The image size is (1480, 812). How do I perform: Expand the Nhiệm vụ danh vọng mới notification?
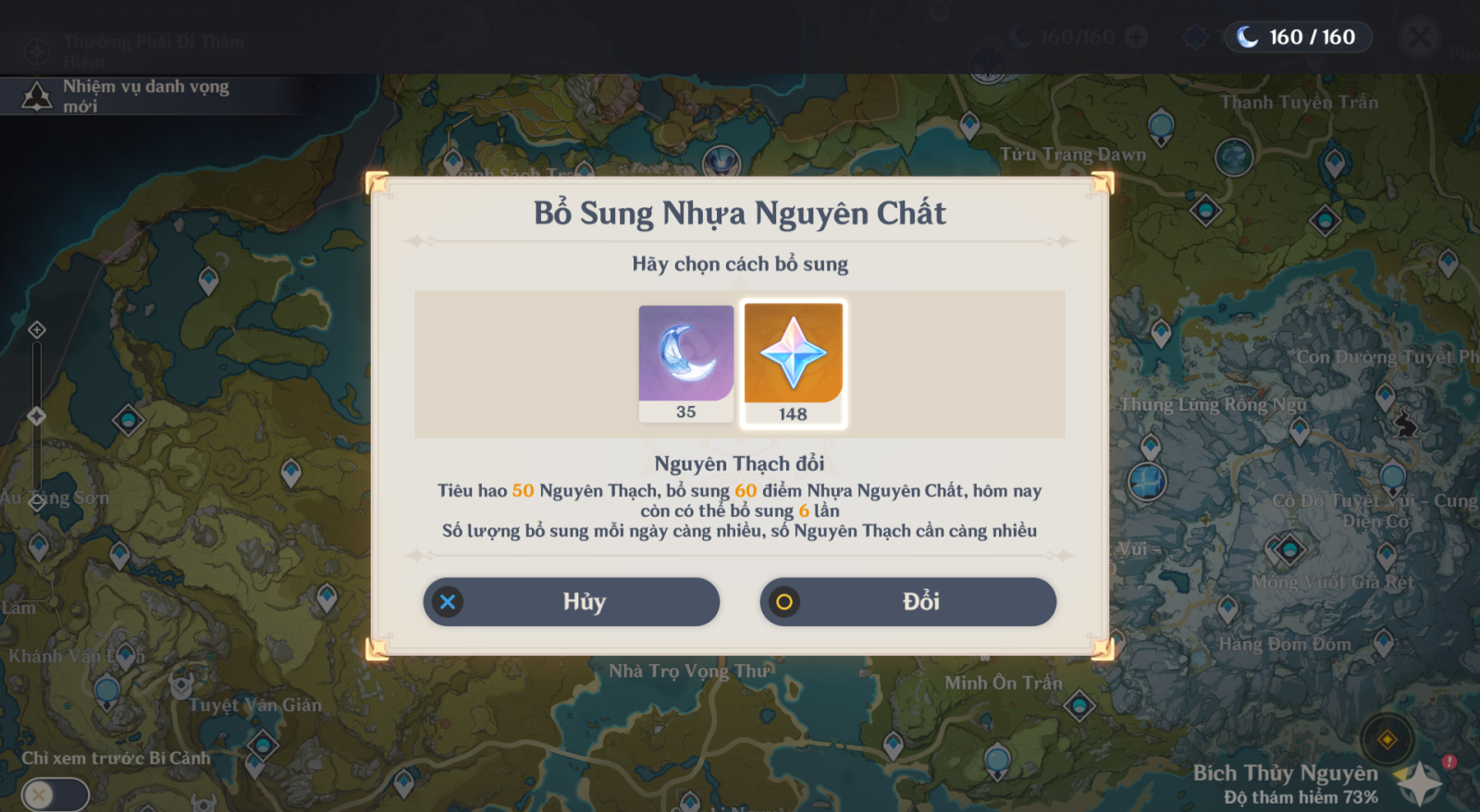[148, 93]
